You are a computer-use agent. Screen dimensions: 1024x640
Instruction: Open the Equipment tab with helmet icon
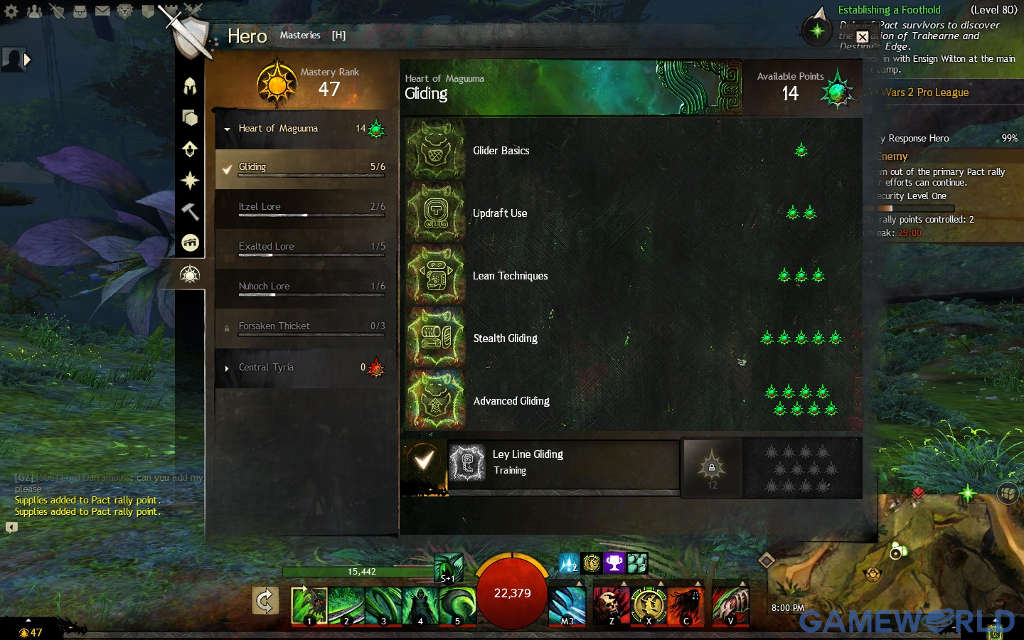(189, 86)
